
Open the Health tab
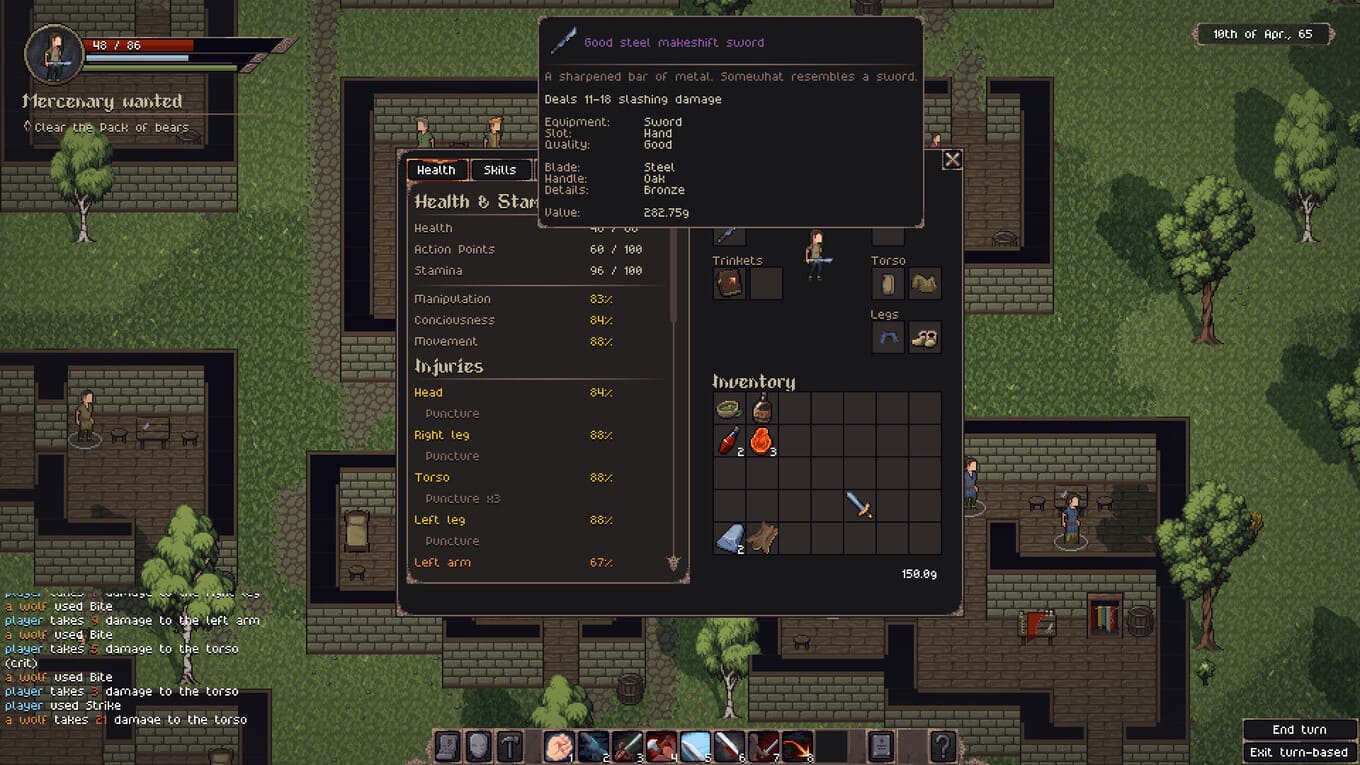click(x=436, y=170)
